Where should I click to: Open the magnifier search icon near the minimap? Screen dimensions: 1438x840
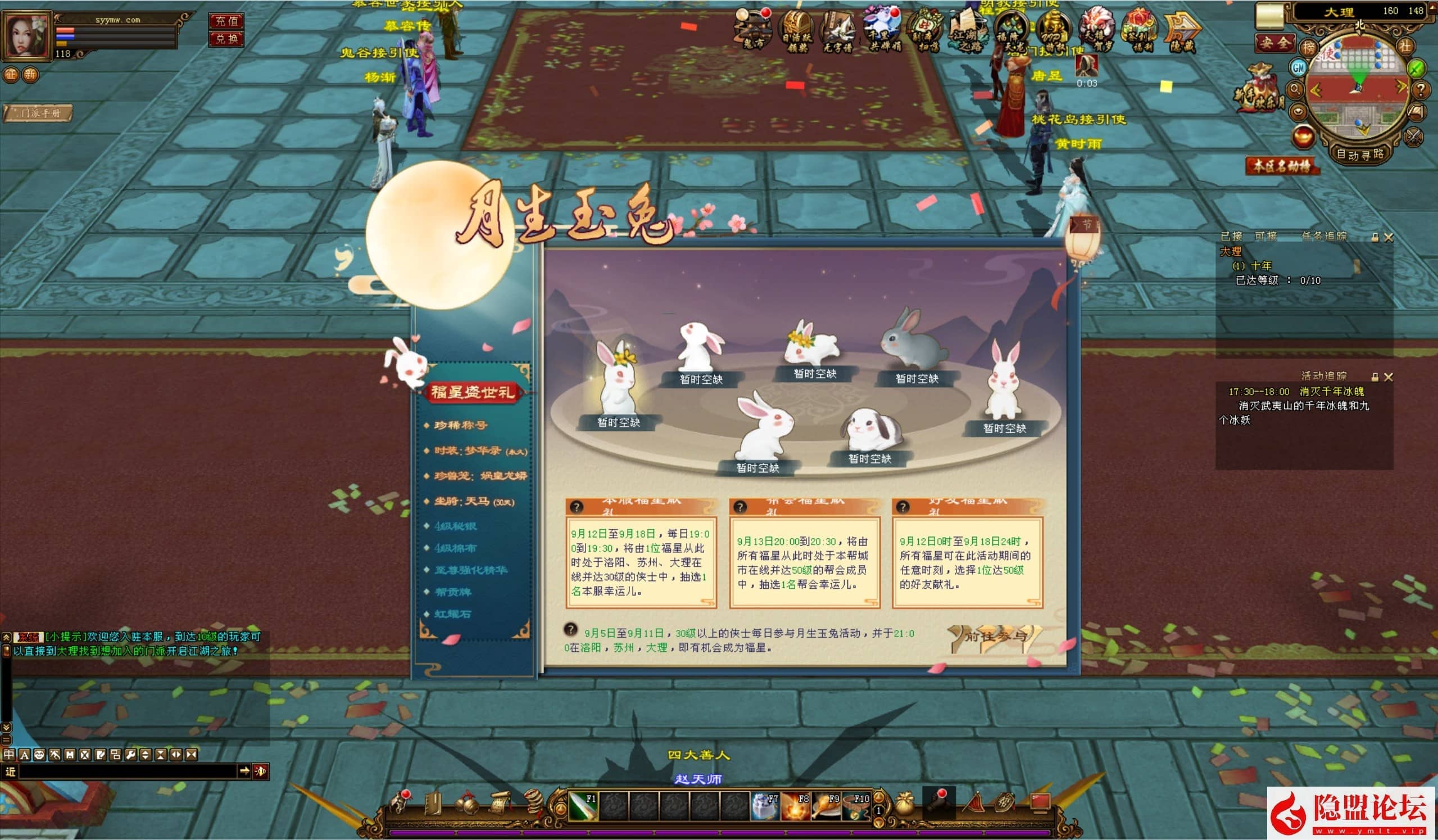point(1298,88)
